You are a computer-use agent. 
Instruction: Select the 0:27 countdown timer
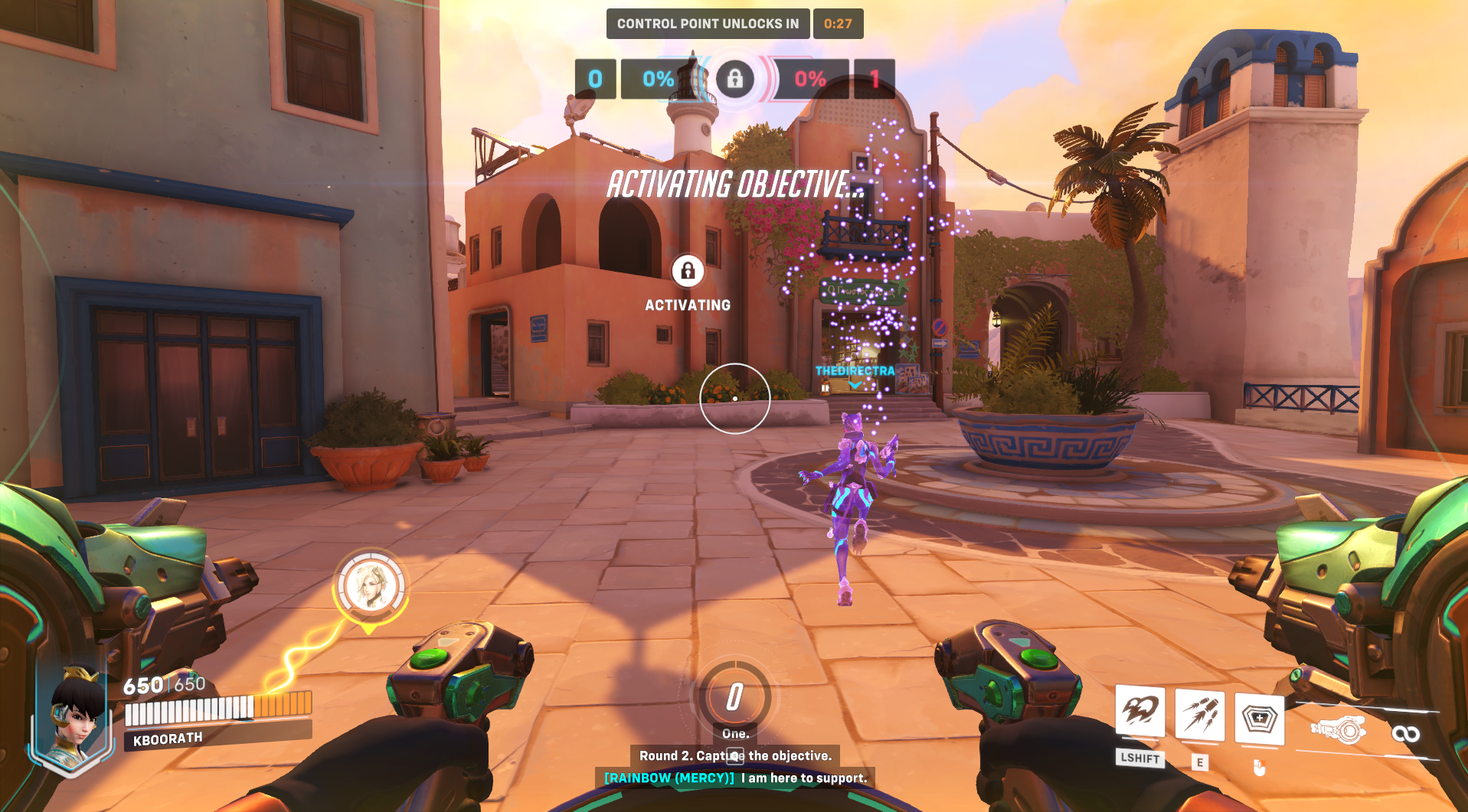tap(839, 24)
